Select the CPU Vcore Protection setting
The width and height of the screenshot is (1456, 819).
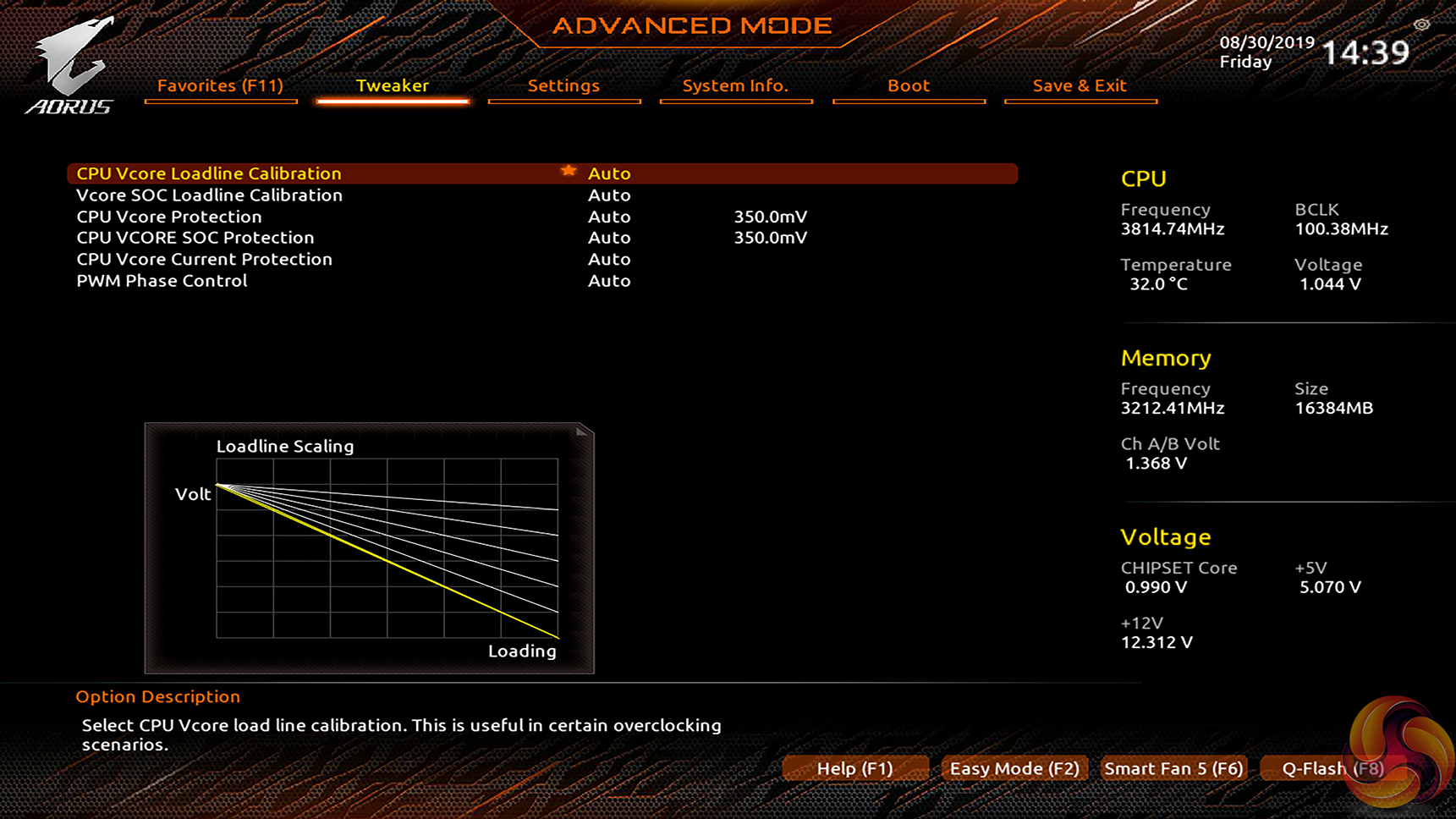pos(169,217)
